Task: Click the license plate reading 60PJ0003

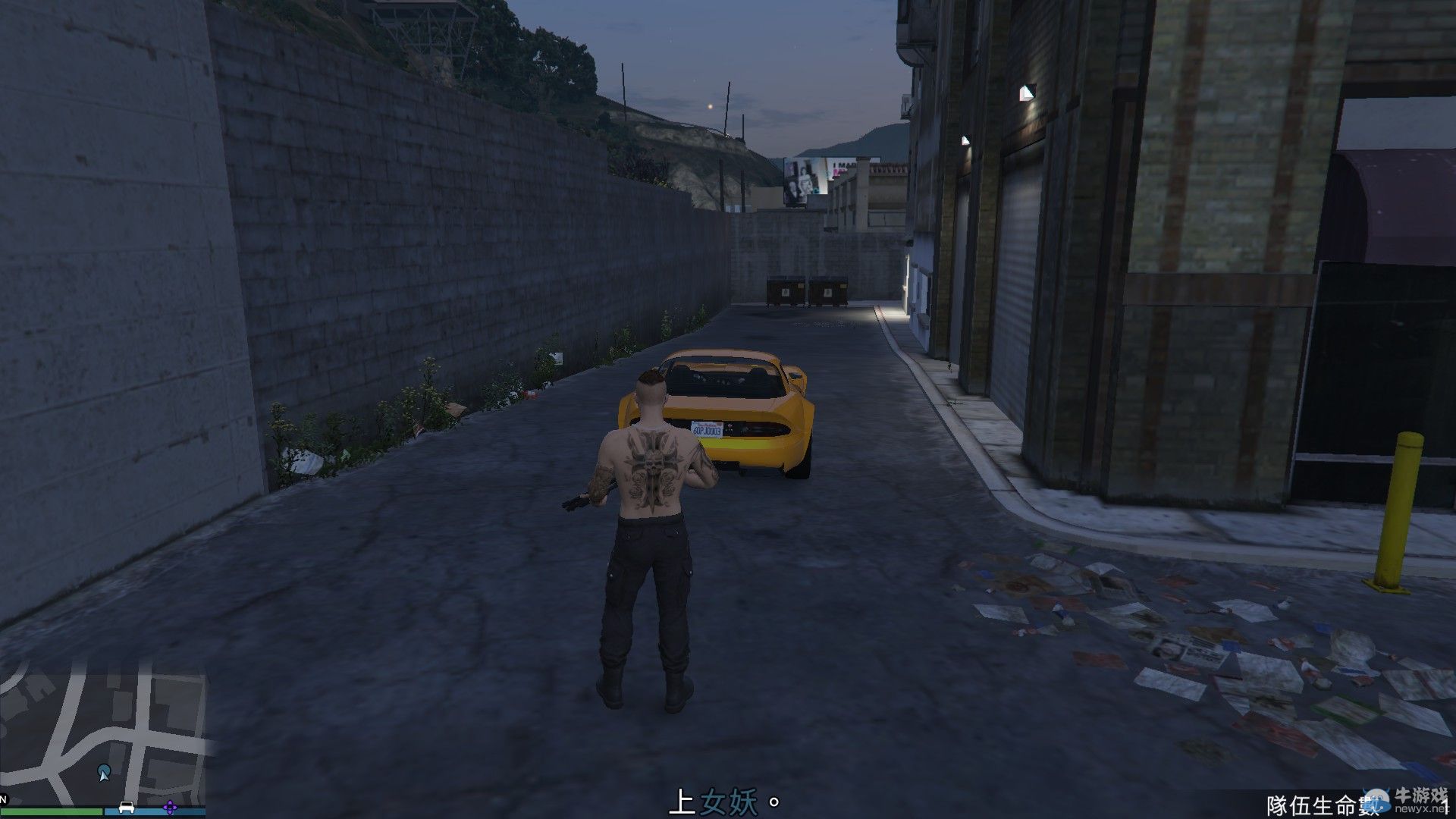Action: pos(708,428)
